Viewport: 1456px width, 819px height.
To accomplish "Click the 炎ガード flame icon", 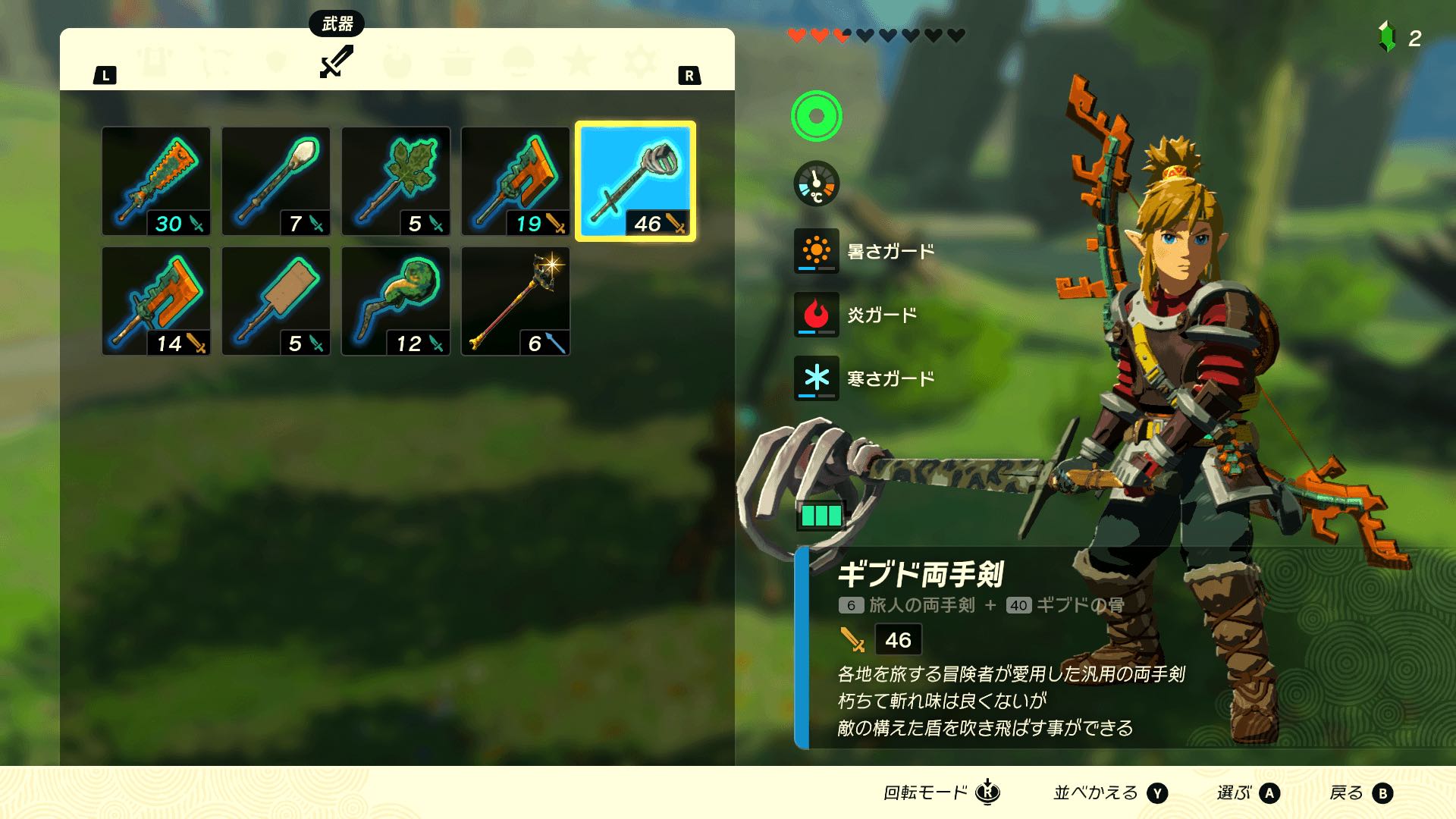I will (817, 315).
